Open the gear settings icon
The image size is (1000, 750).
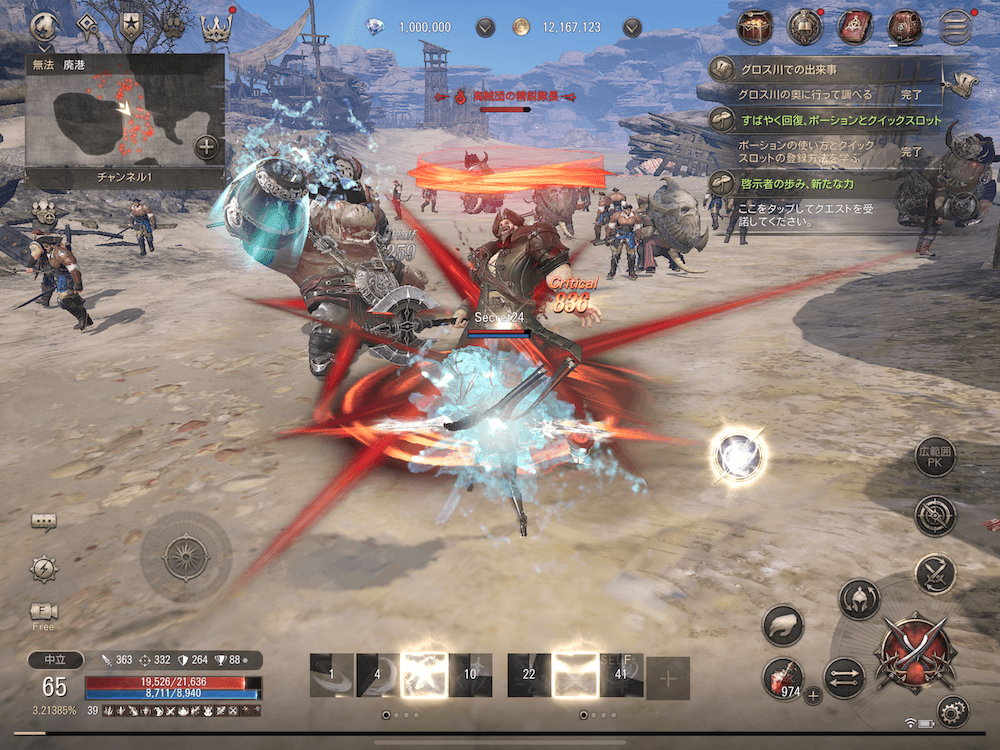pyautogui.click(x=953, y=711)
